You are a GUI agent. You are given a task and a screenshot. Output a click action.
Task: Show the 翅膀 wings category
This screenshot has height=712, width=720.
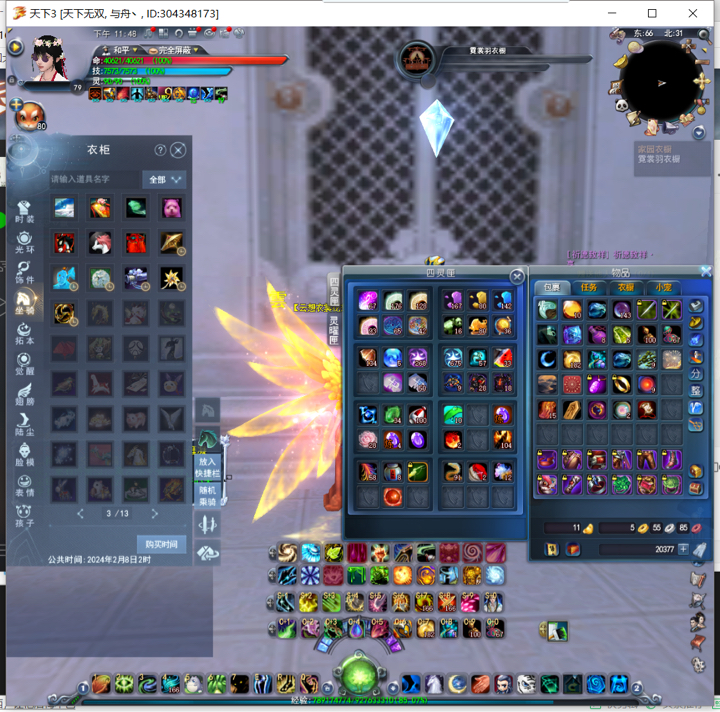click(24, 396)
